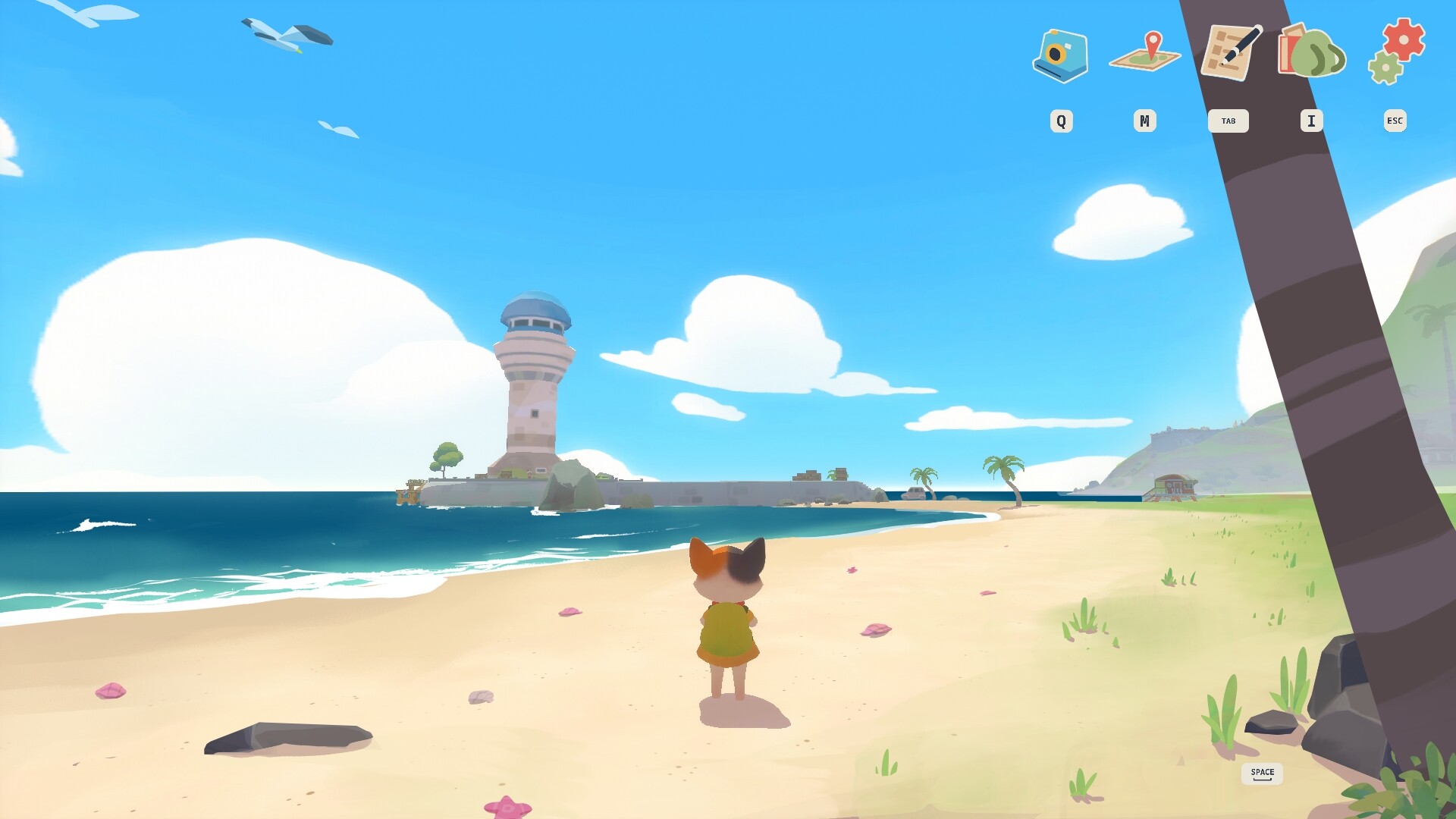Open the map using the map pin icon
Screen dimensions: 1456x819
pyautogui.click(x=1145, y=55)
